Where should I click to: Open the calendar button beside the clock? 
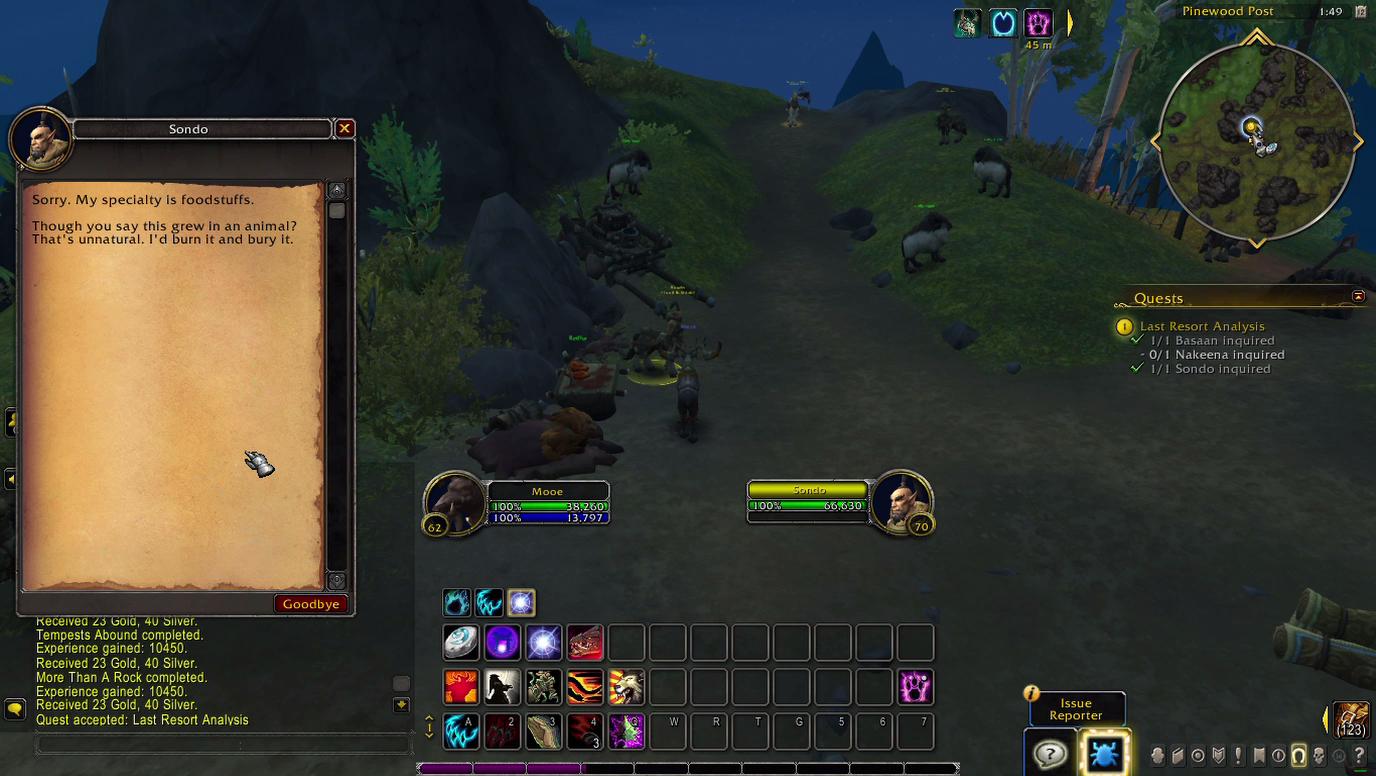(x=1360, y=12)
